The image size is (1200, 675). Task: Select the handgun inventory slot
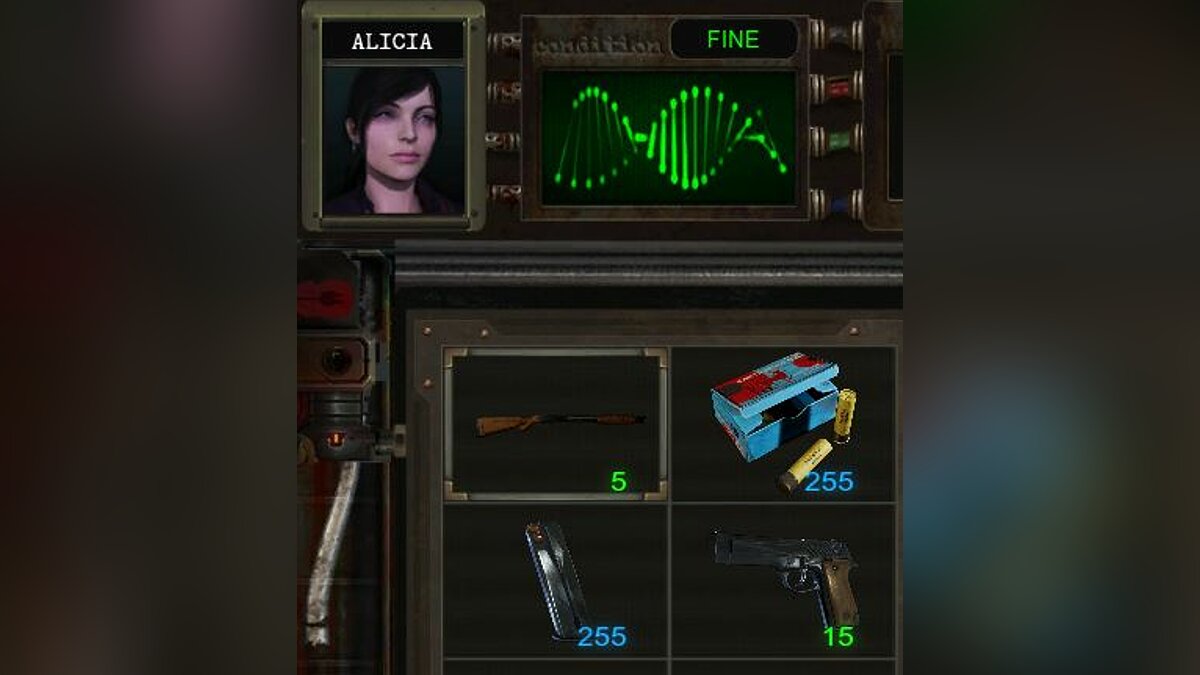(x=784, y=580)
